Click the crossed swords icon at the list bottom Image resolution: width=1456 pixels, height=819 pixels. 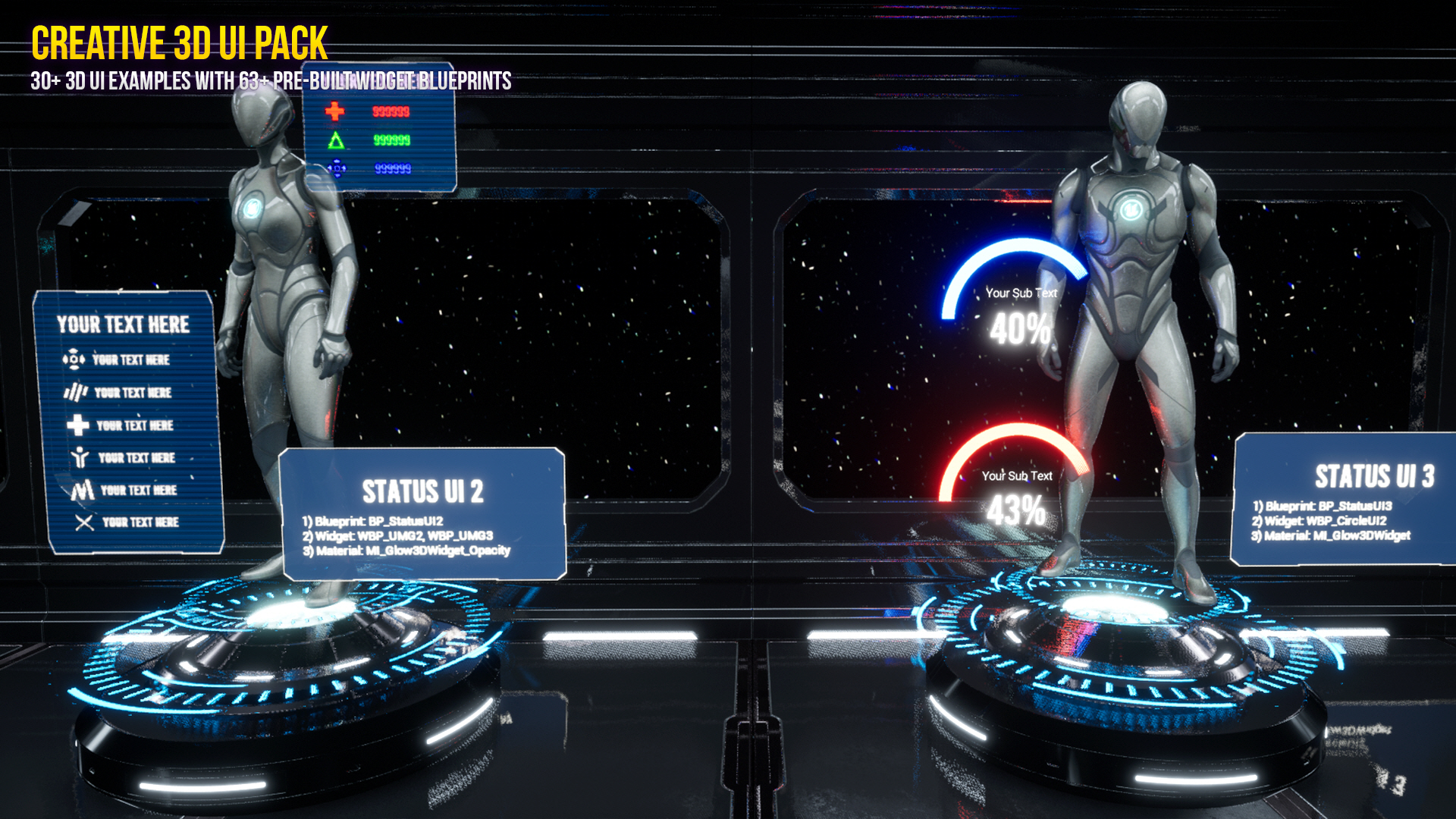coord(83,521)
